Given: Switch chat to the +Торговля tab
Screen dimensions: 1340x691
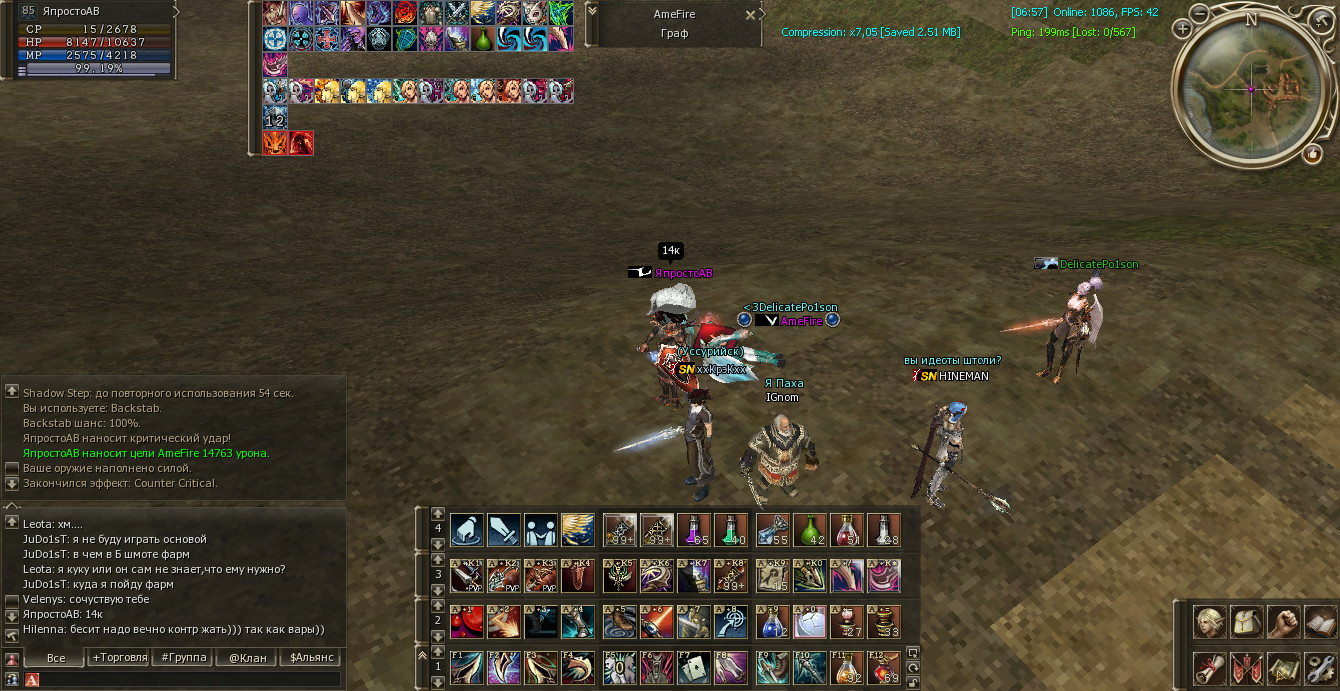Looking at the screenshot, I should point(119,658).
